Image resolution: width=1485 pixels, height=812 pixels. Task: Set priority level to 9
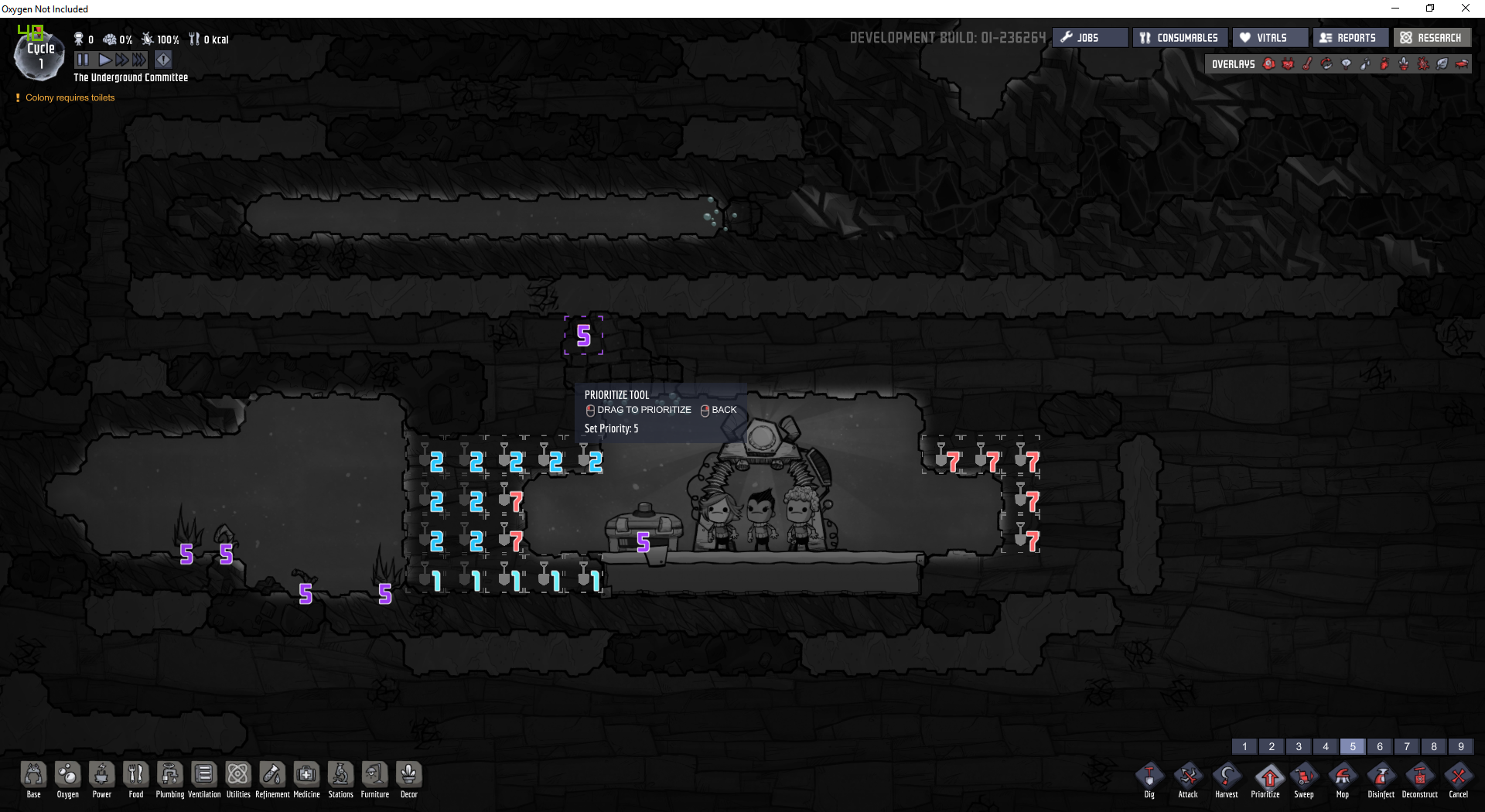pos(1461,747)
